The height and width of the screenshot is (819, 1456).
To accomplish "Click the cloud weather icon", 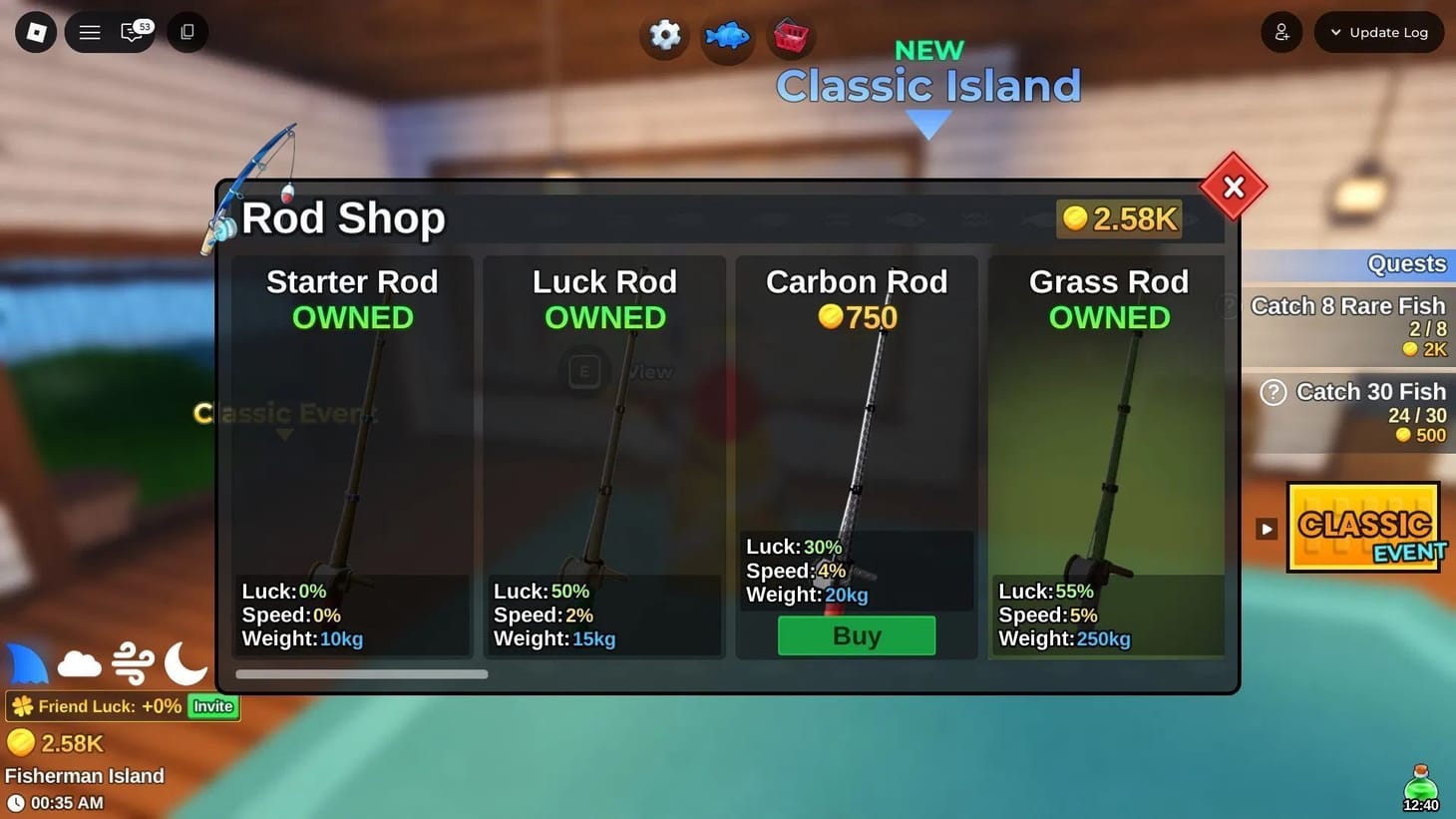I will (80, 661).
